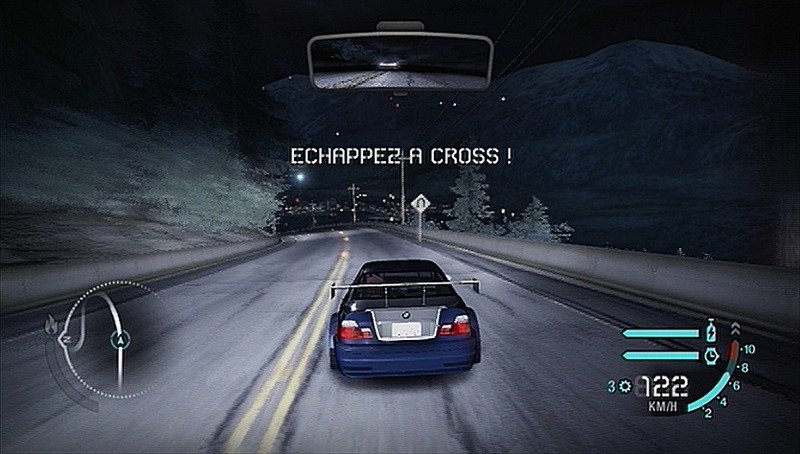Click the flame heat icon beside minimap
800x454 pixels.
[51, 325]
